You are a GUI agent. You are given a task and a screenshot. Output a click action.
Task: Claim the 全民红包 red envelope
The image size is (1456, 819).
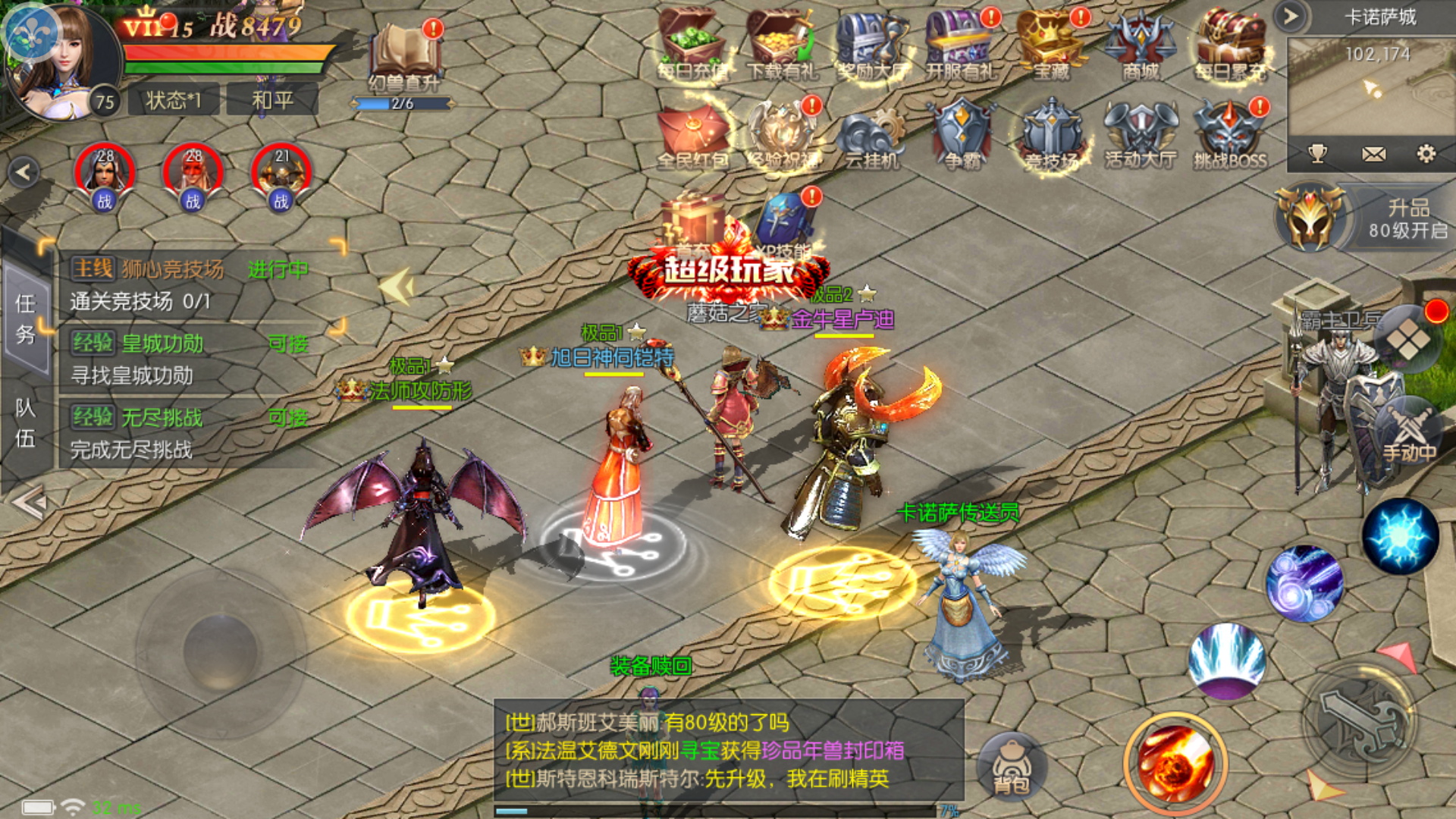click(692, 135)
